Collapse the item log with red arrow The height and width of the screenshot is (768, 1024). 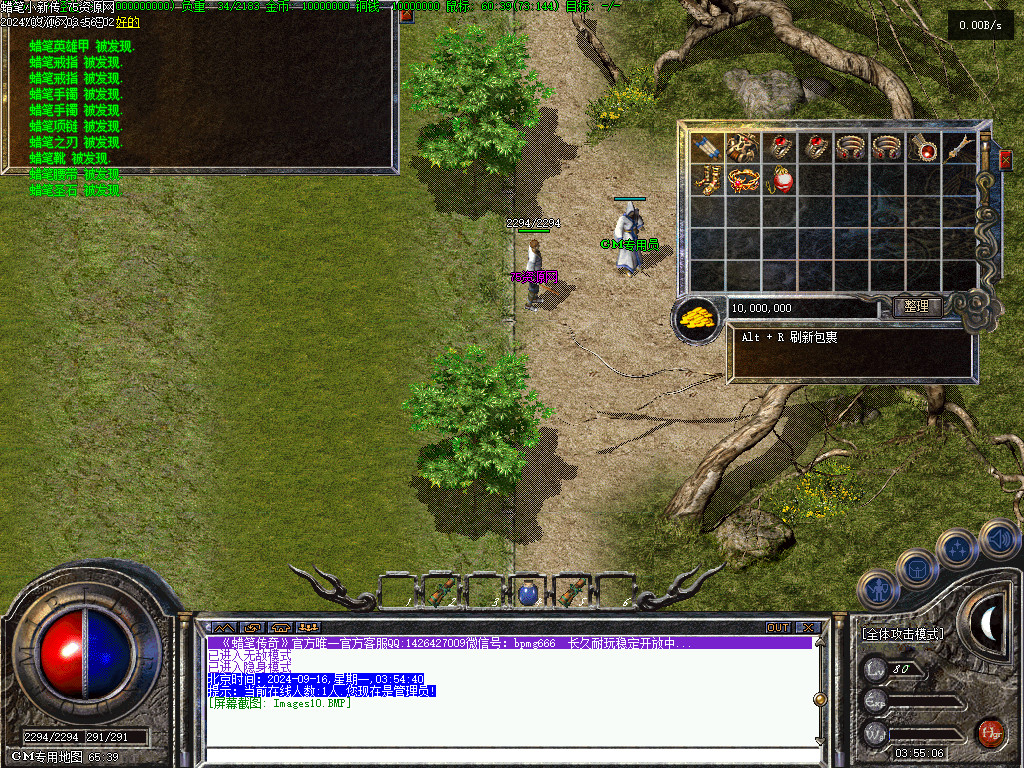[x=407, y=16]
